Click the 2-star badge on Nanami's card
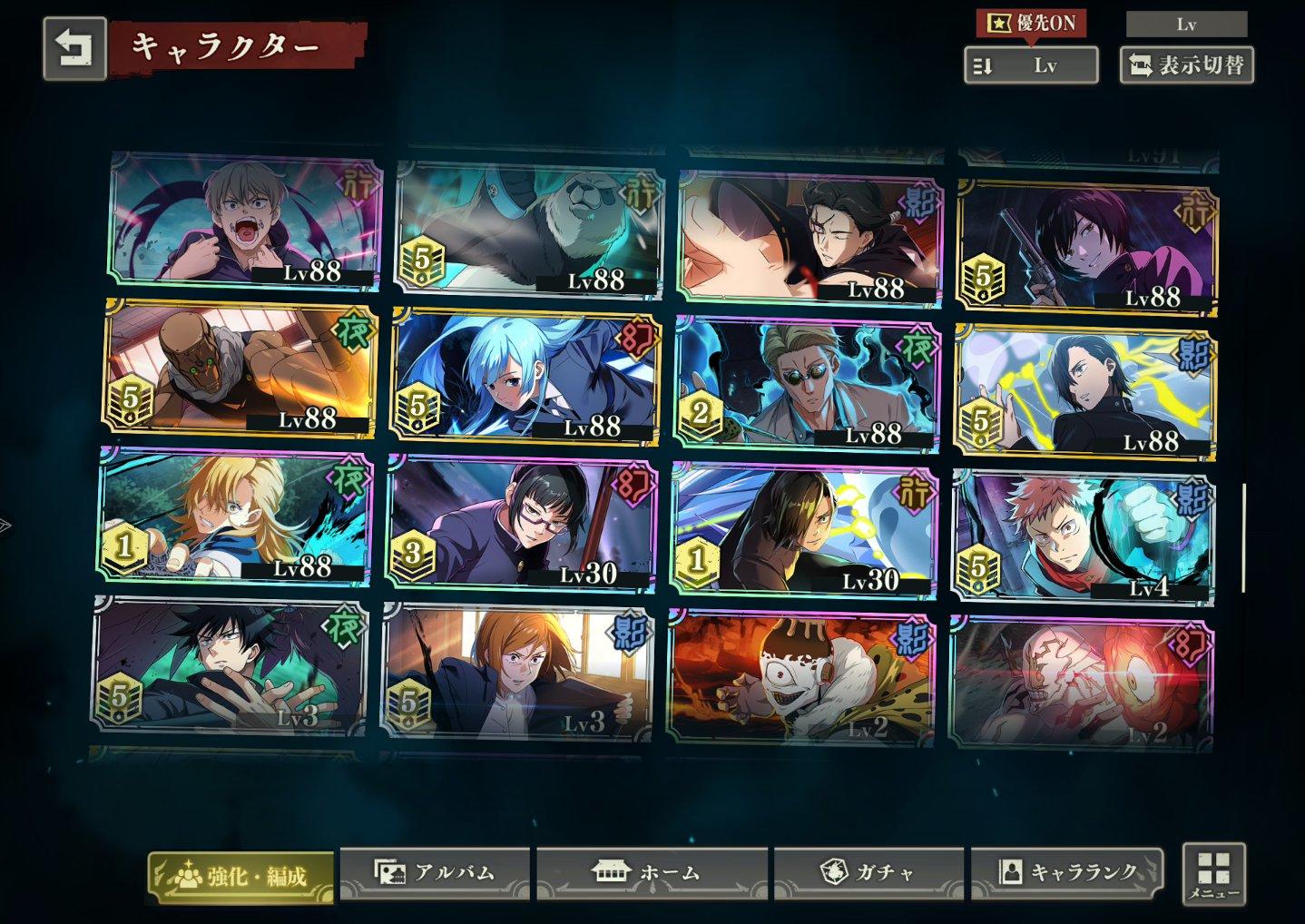 [x=700, y=411]
